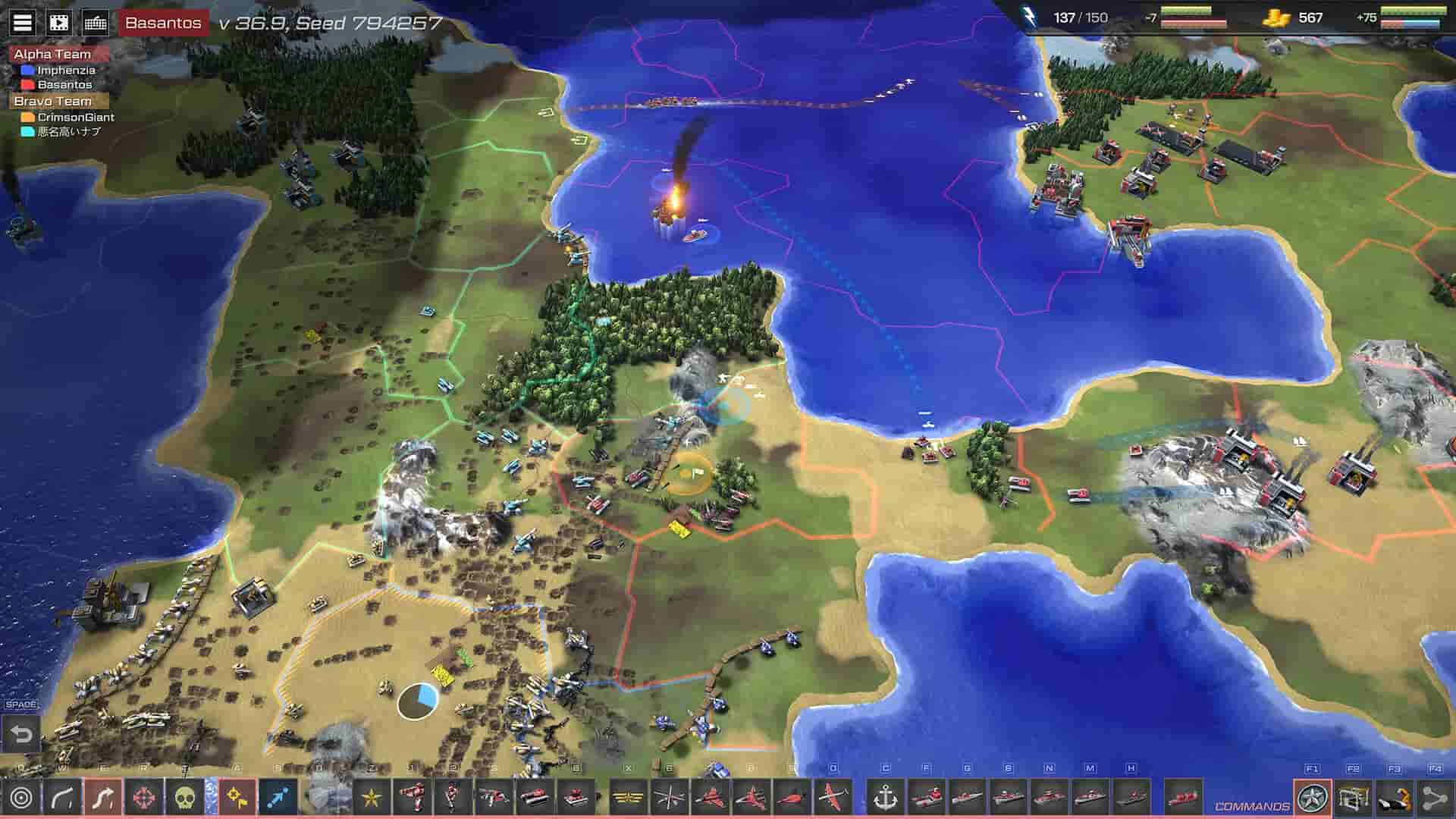Viewport: 1456px width, 819px height.
Task: Click the film replay icon top-left
Action: click(x=58, y=22)
